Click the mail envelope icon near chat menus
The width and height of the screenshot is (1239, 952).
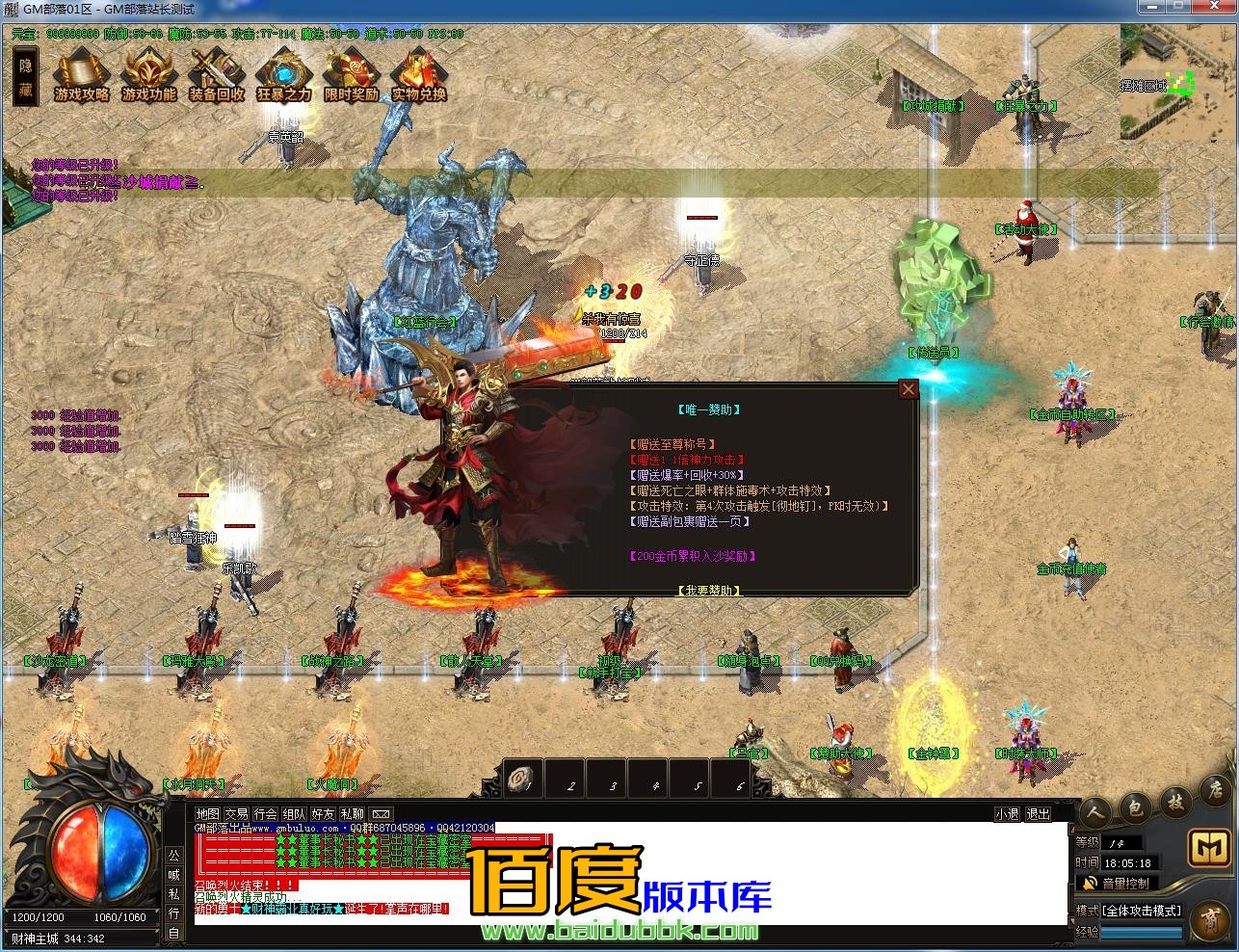[x=381, y=814]
